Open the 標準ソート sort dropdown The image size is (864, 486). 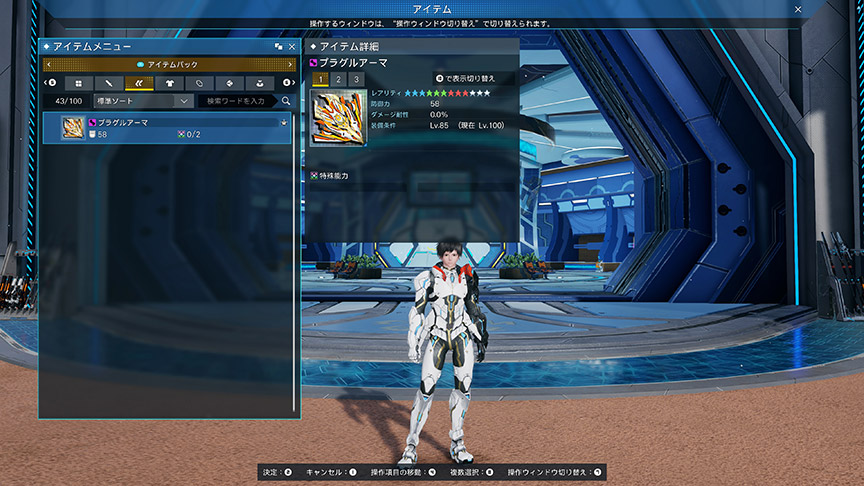click(x=141, y=101)
